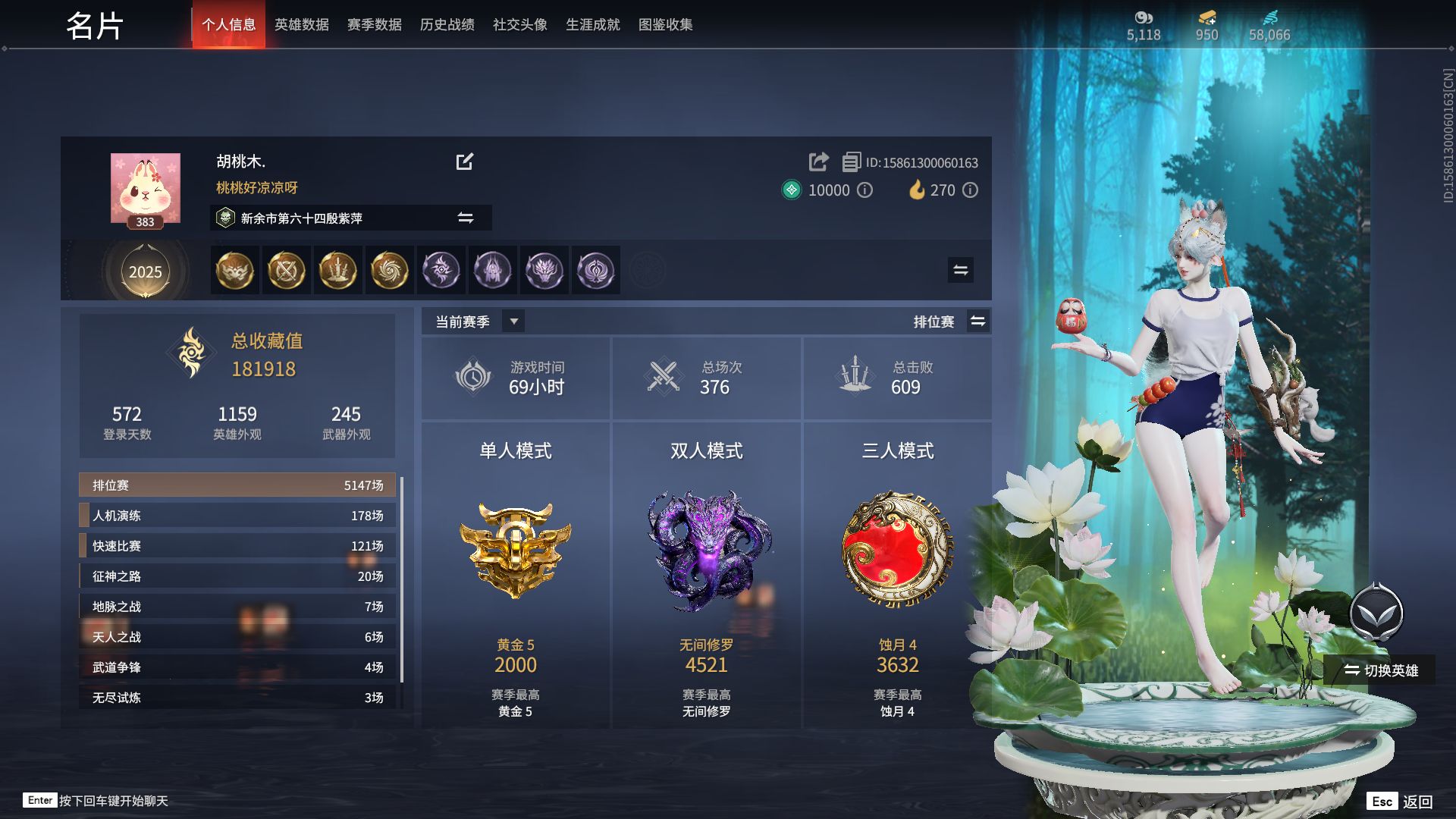Image resolution: width=1456 pixels, height=819 pixels.
Task: Open the 生涯成就 tab
Action: click(593, 24)
